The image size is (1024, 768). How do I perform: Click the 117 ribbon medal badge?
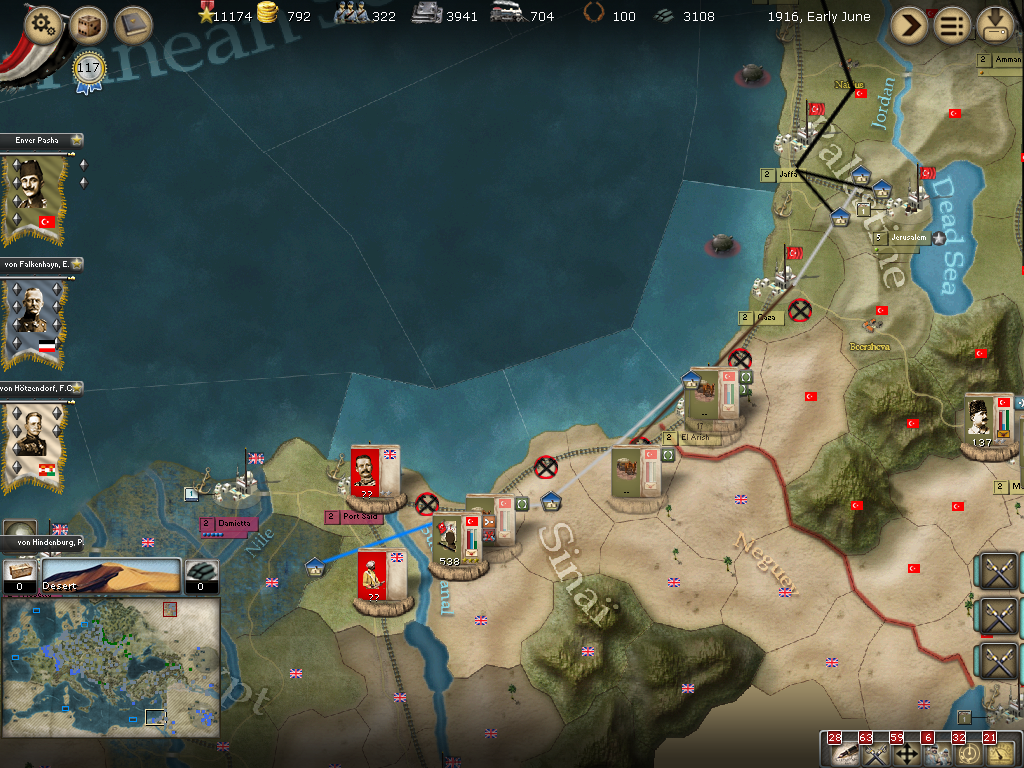[89, 71]
